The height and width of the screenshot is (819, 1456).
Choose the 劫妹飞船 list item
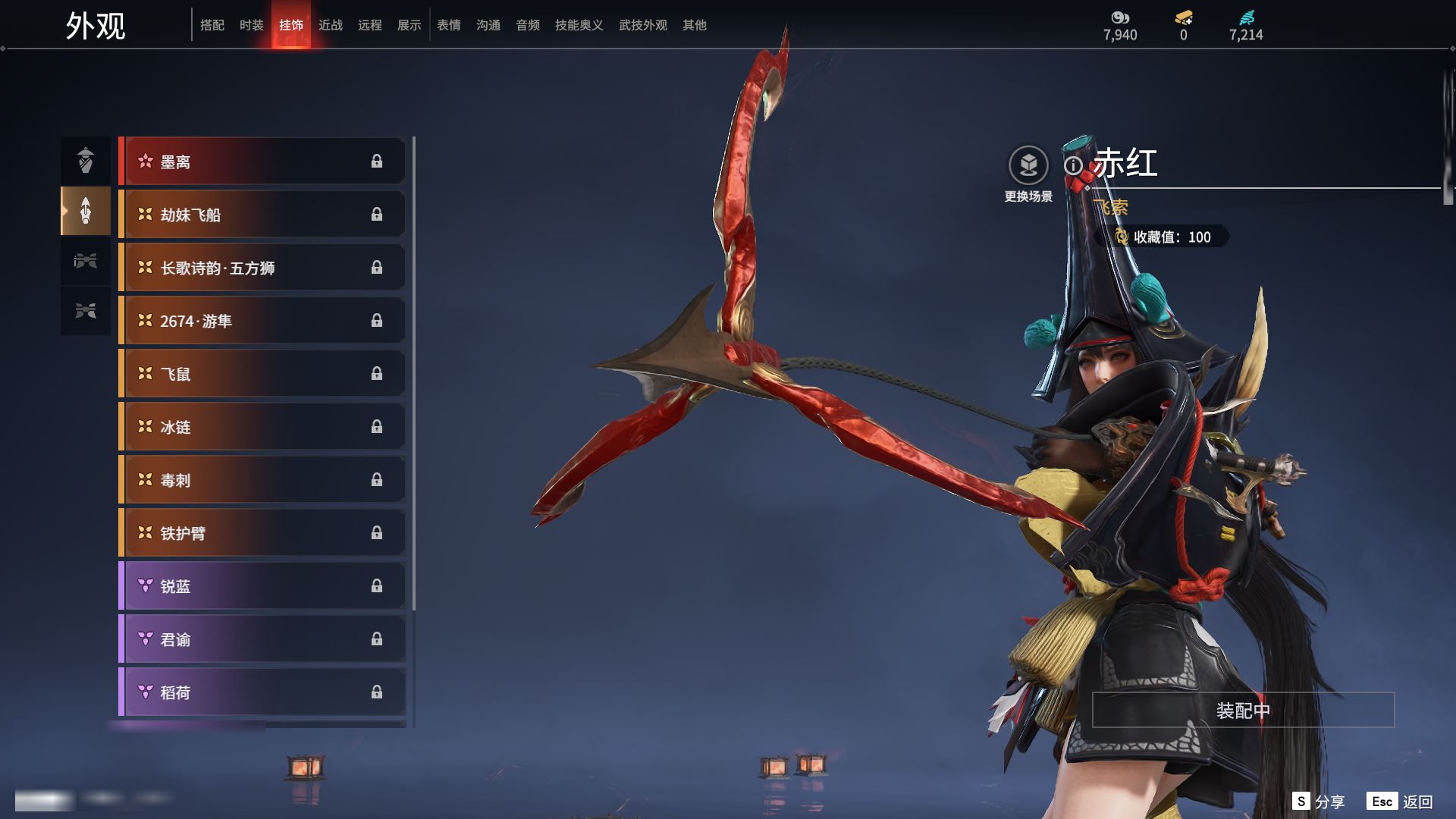(x=262, y=215)
